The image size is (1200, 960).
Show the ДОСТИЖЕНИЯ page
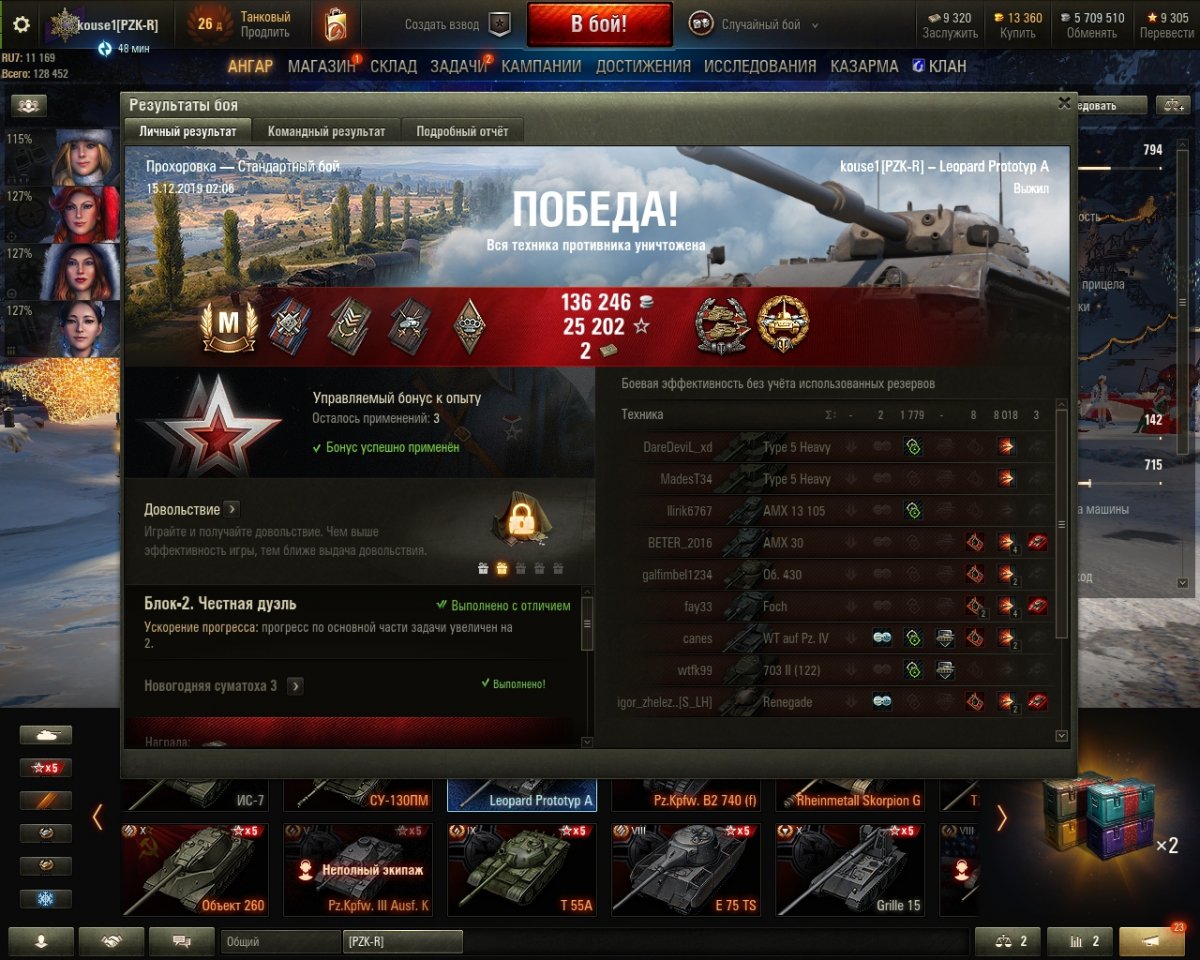pyautogui.click(x=643, y=66)
